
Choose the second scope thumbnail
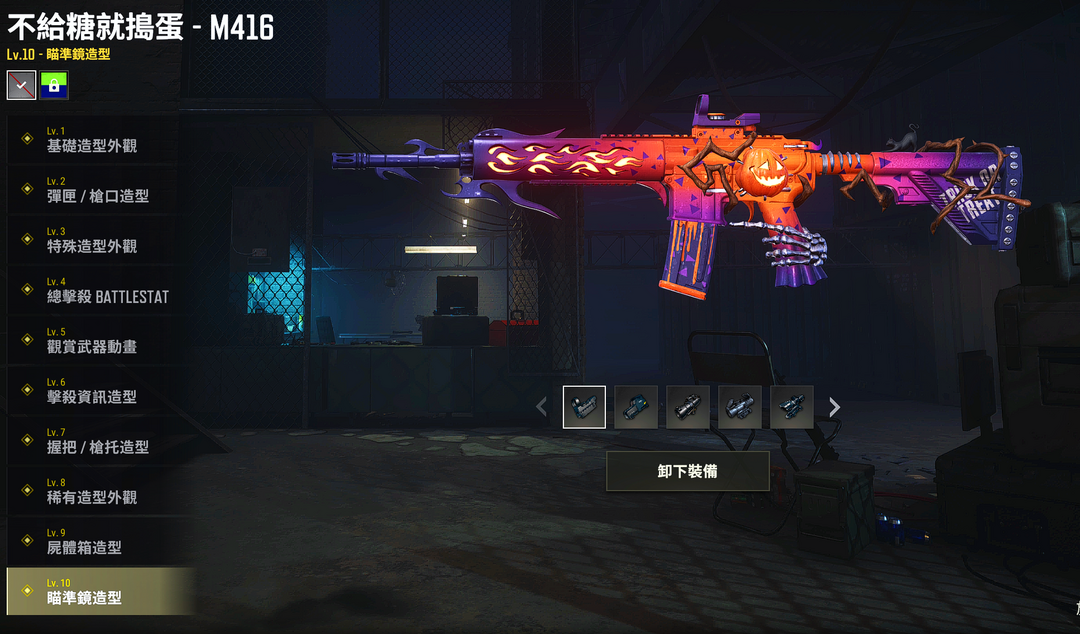click(636, 407)
